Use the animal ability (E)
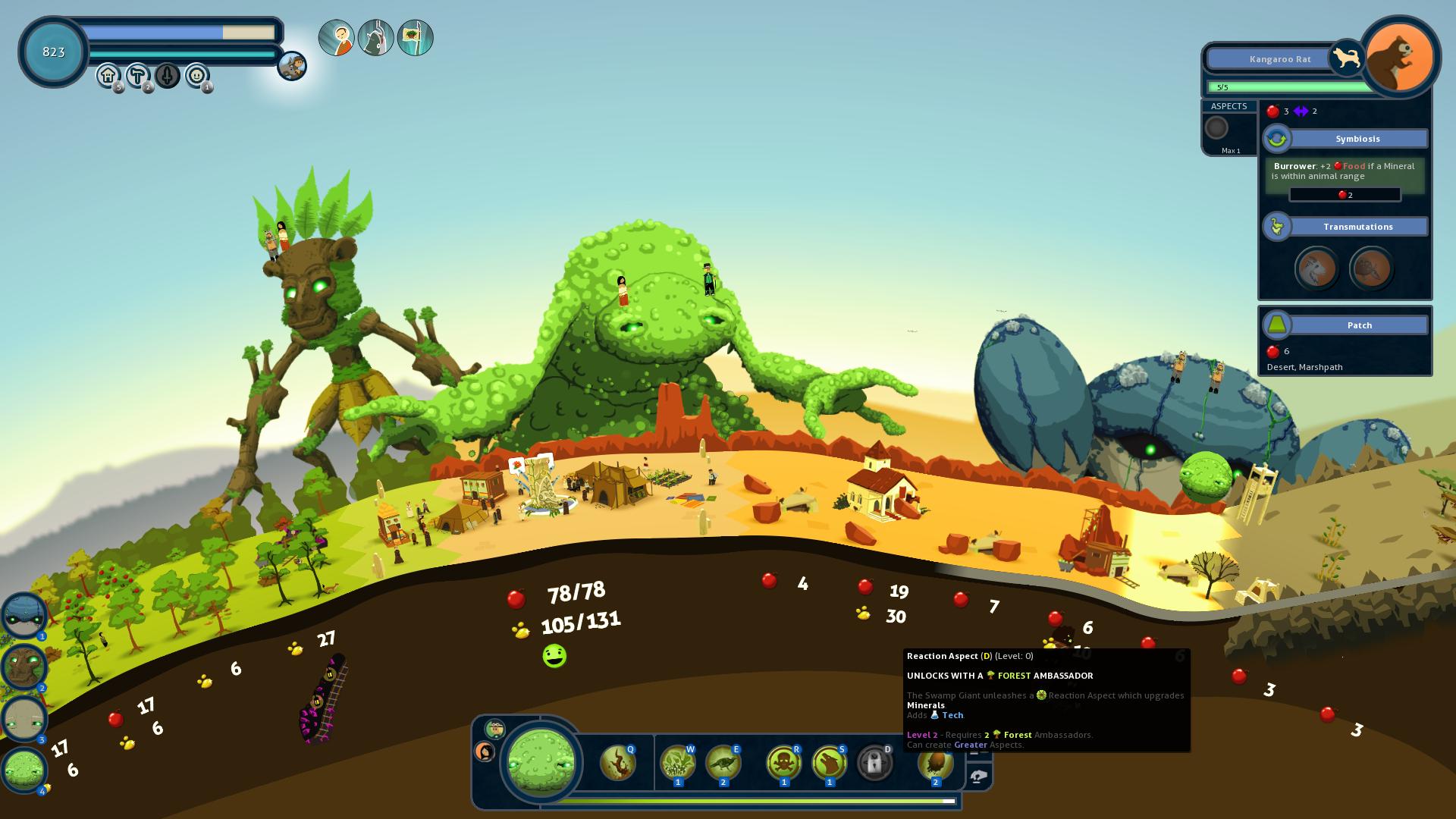Image resolution: width=1456 pixels, height=819 pixels. [723, 763]
